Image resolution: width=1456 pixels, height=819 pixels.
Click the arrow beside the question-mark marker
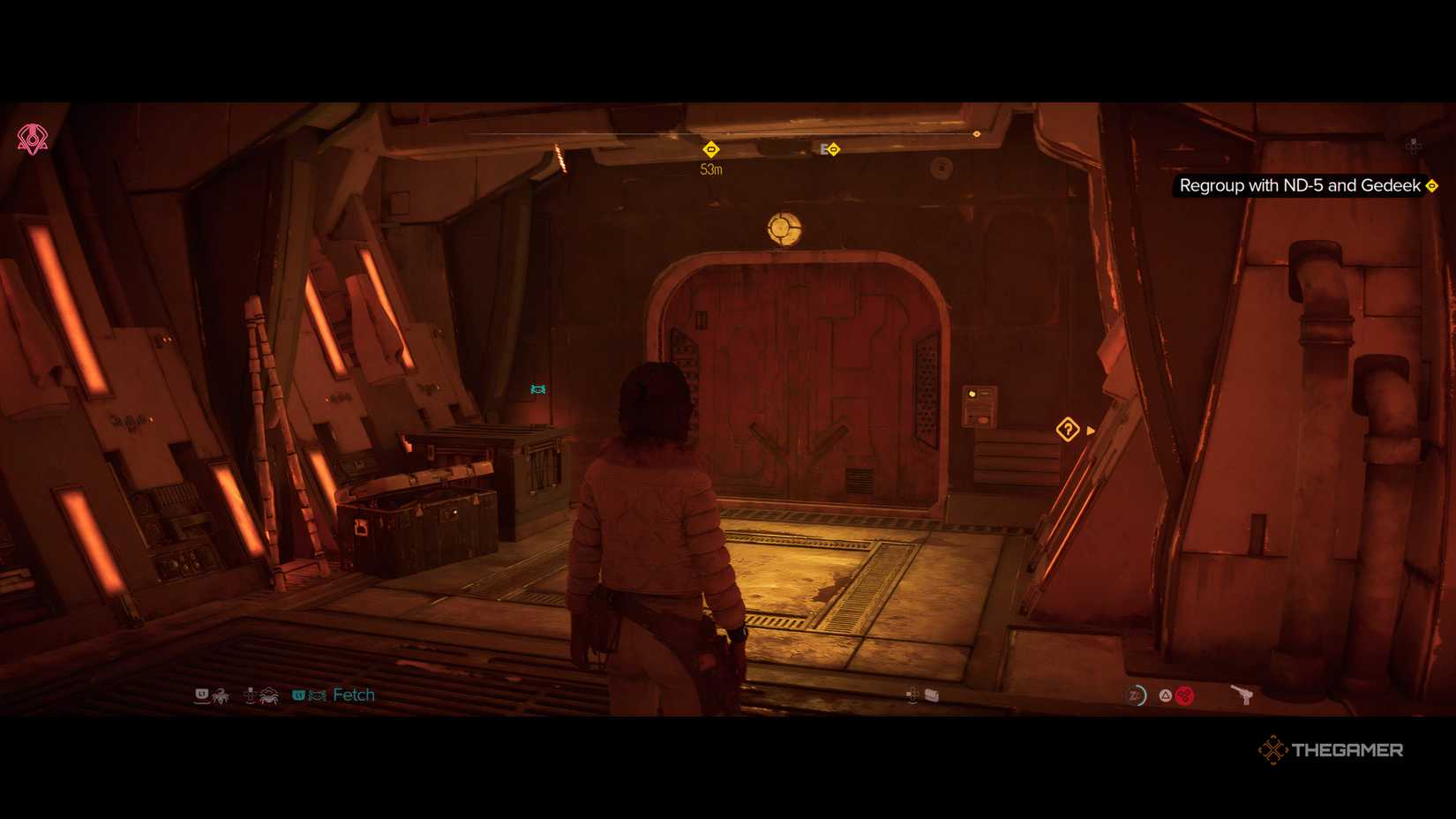click(x=1090, y=430)
